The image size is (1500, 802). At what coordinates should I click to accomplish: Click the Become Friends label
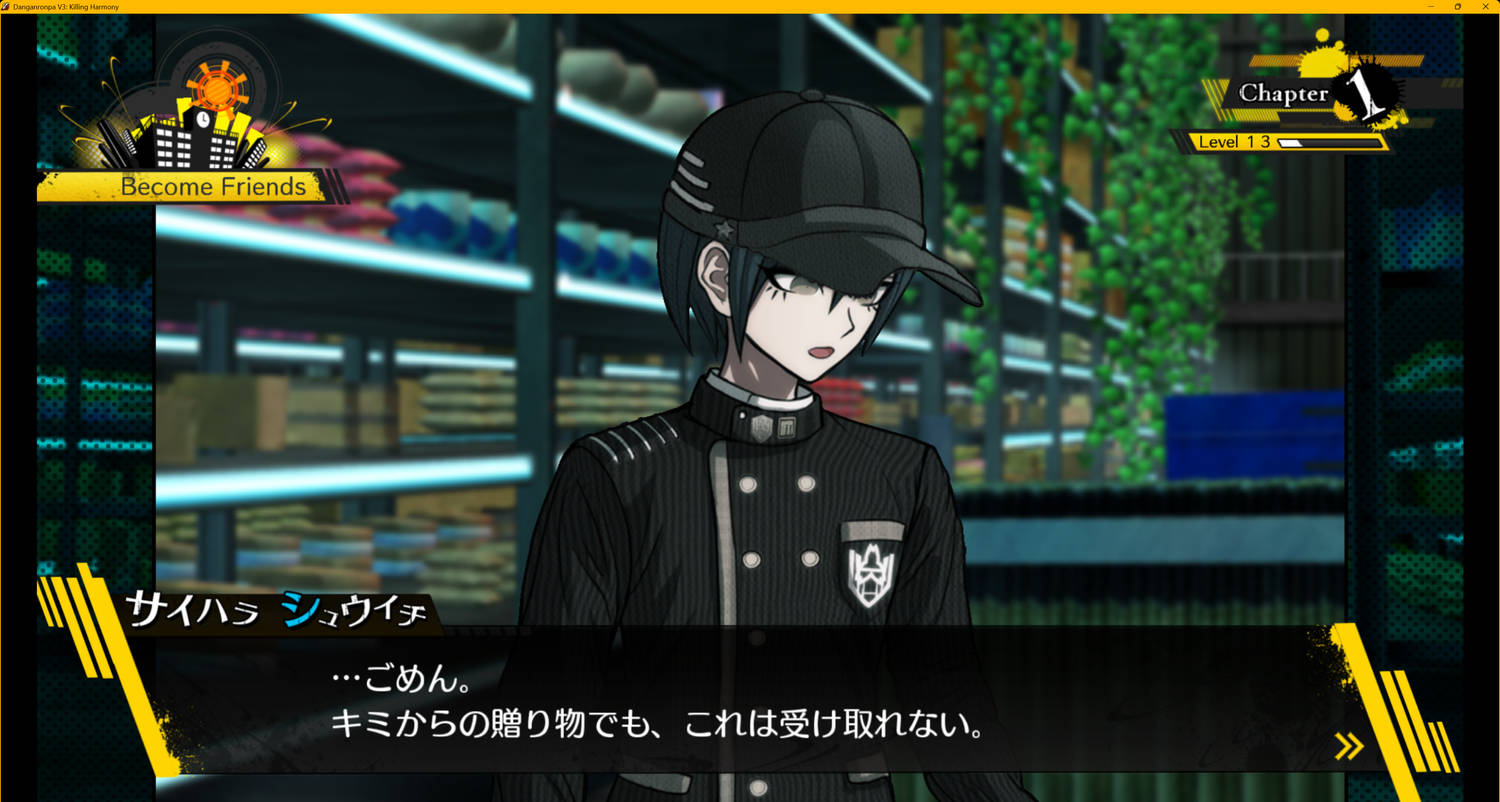212,187
